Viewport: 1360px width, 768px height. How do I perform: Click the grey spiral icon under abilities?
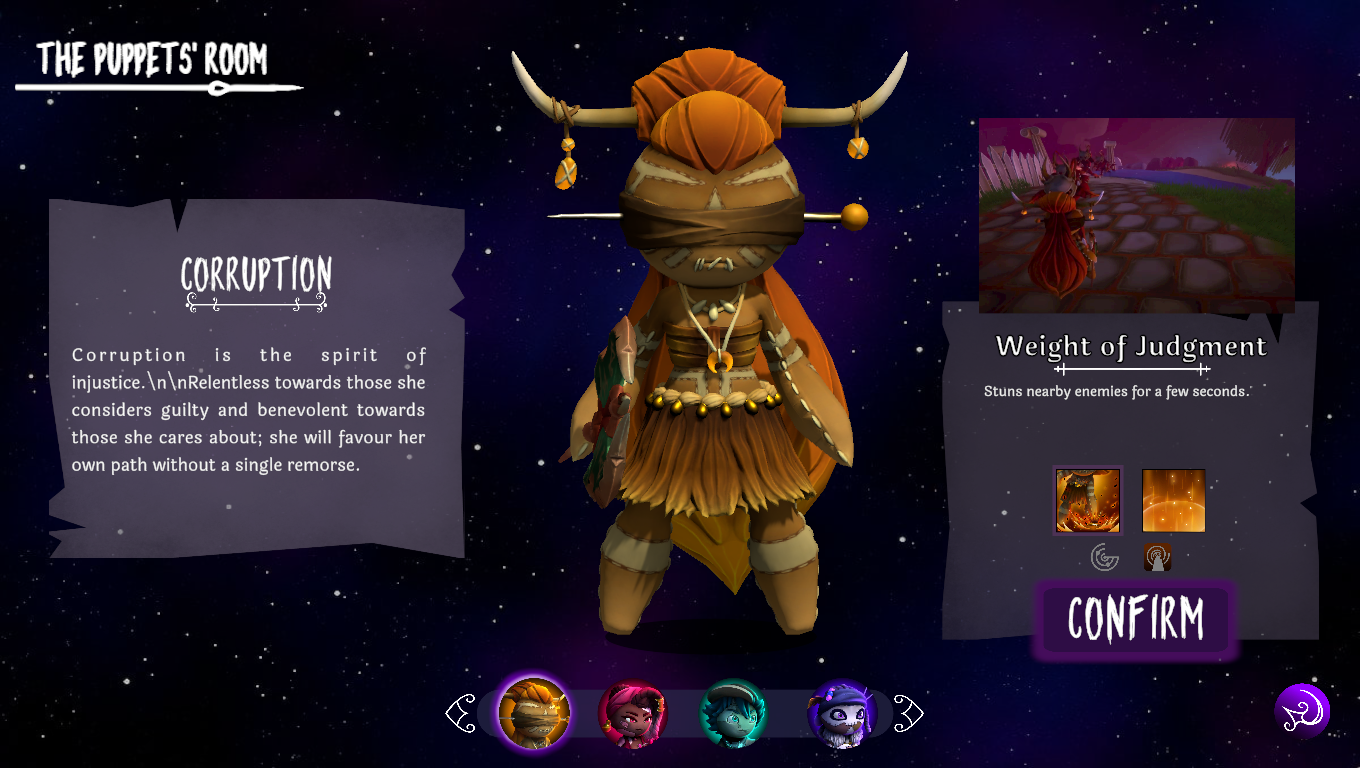pos(1104,557)
